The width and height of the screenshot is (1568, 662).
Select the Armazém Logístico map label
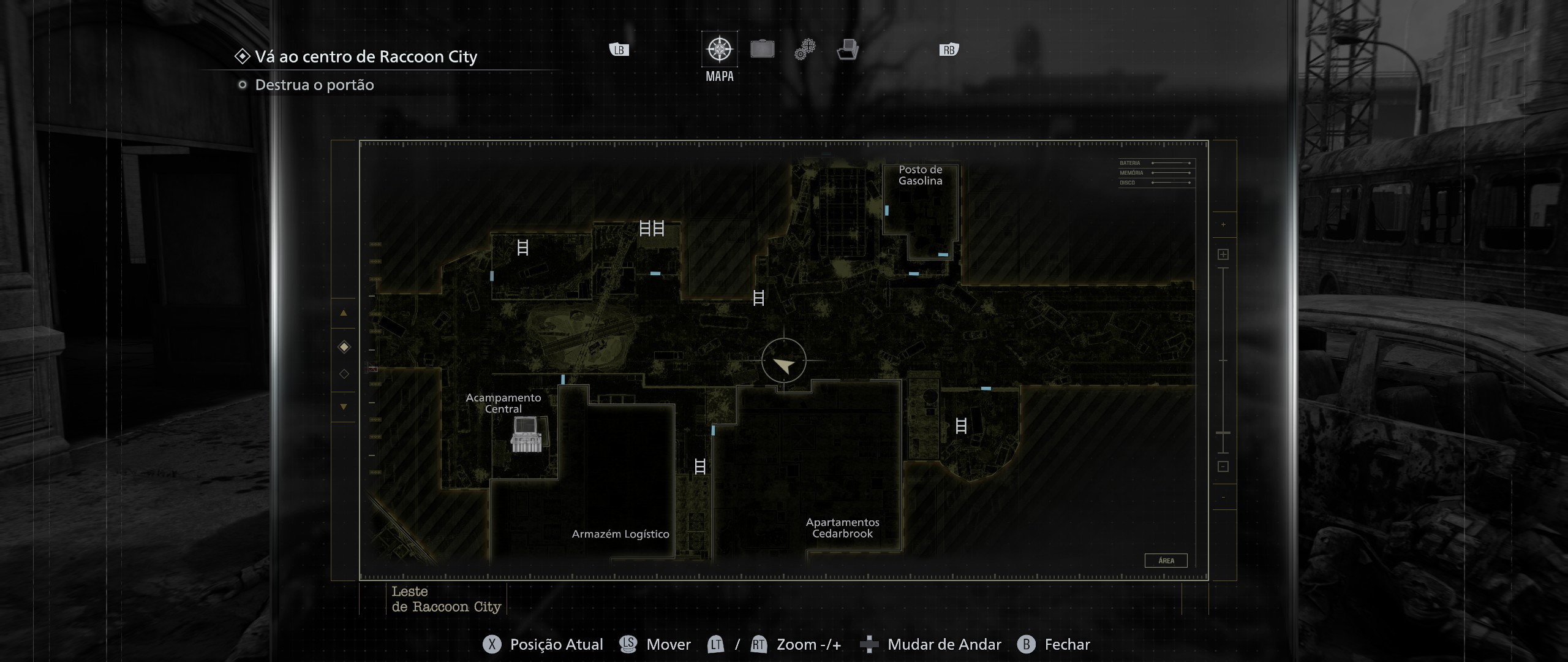pyautogui.click(x=620, y=534)
